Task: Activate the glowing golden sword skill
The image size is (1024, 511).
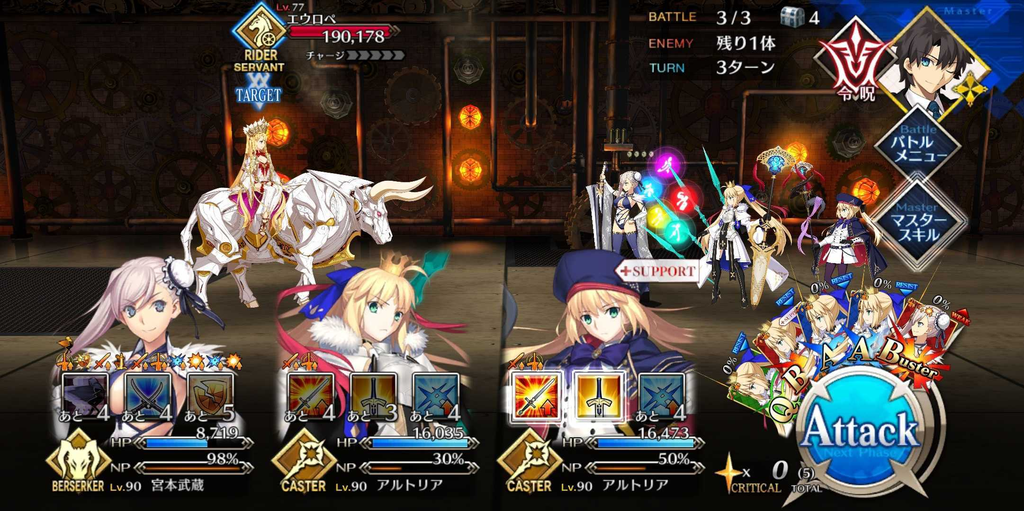Action: [596, 395]
